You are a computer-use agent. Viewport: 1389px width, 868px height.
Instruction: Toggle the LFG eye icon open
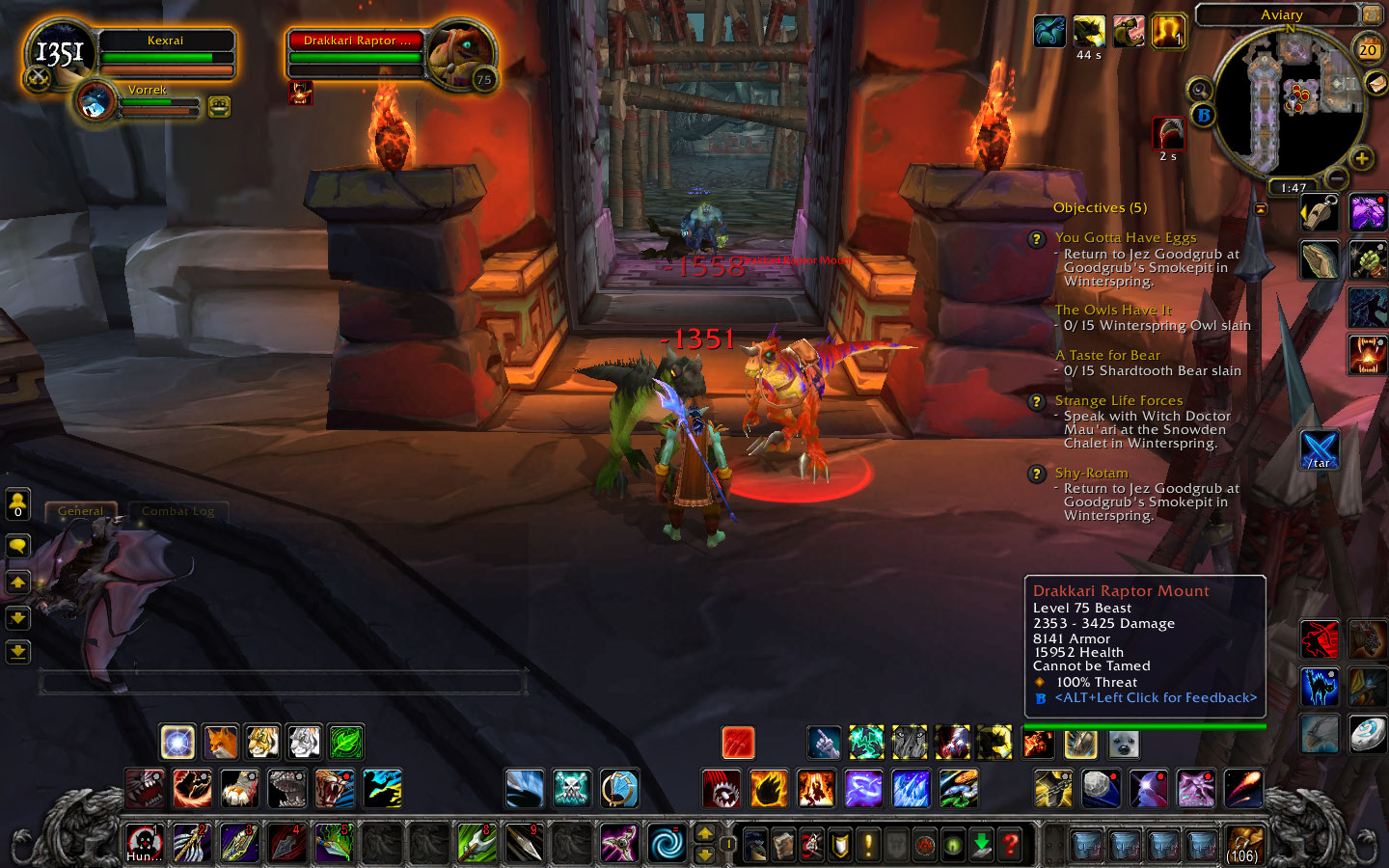click(952, 845)
